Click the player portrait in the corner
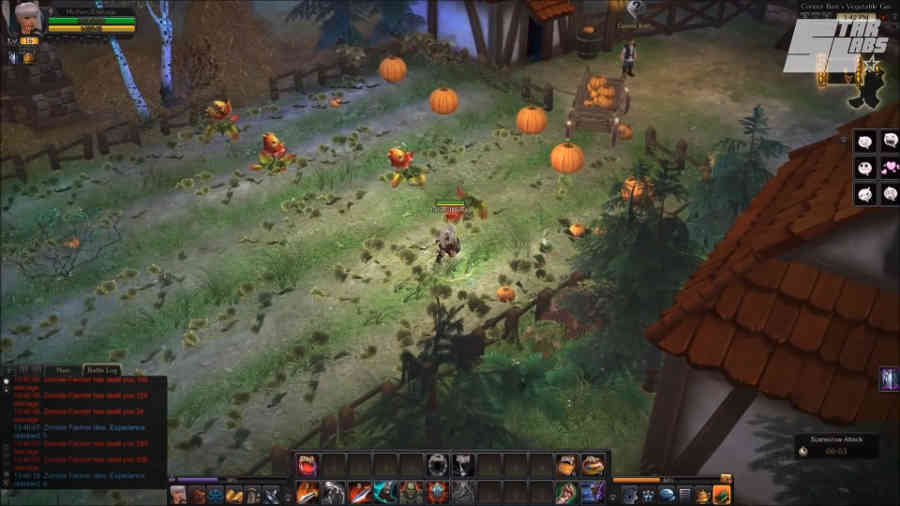This screenshot has width=900, height=506. click(x=27, y=17)
